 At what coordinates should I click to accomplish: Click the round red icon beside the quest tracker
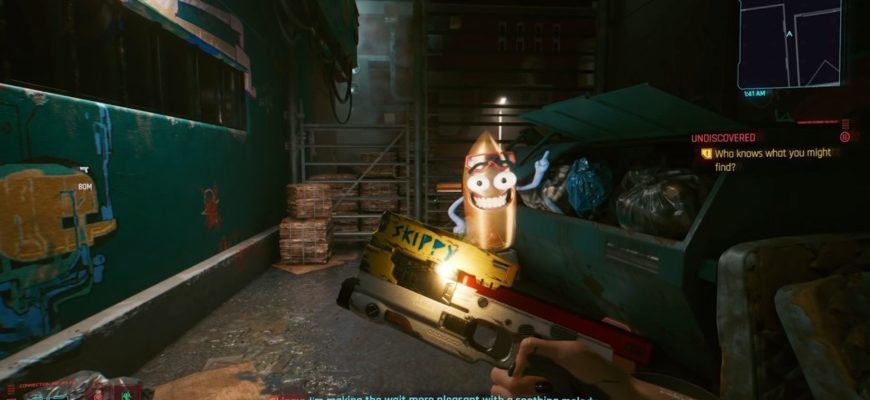coord(845,137)
